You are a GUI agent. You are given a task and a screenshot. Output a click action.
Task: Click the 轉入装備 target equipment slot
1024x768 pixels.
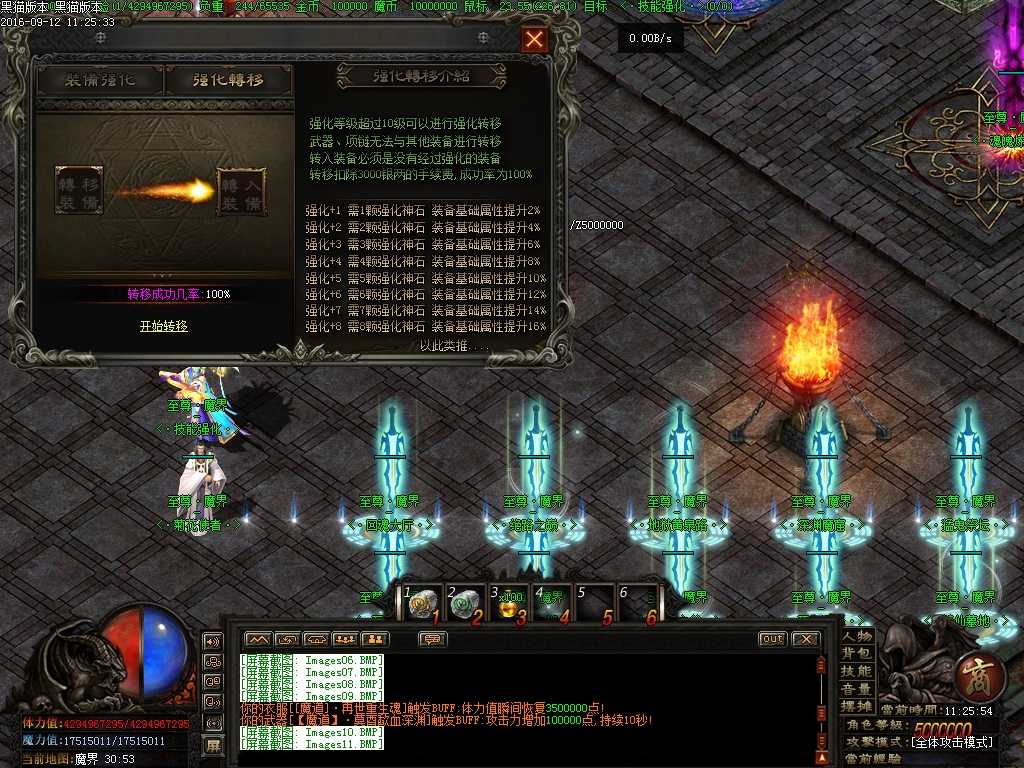point(241,191)
